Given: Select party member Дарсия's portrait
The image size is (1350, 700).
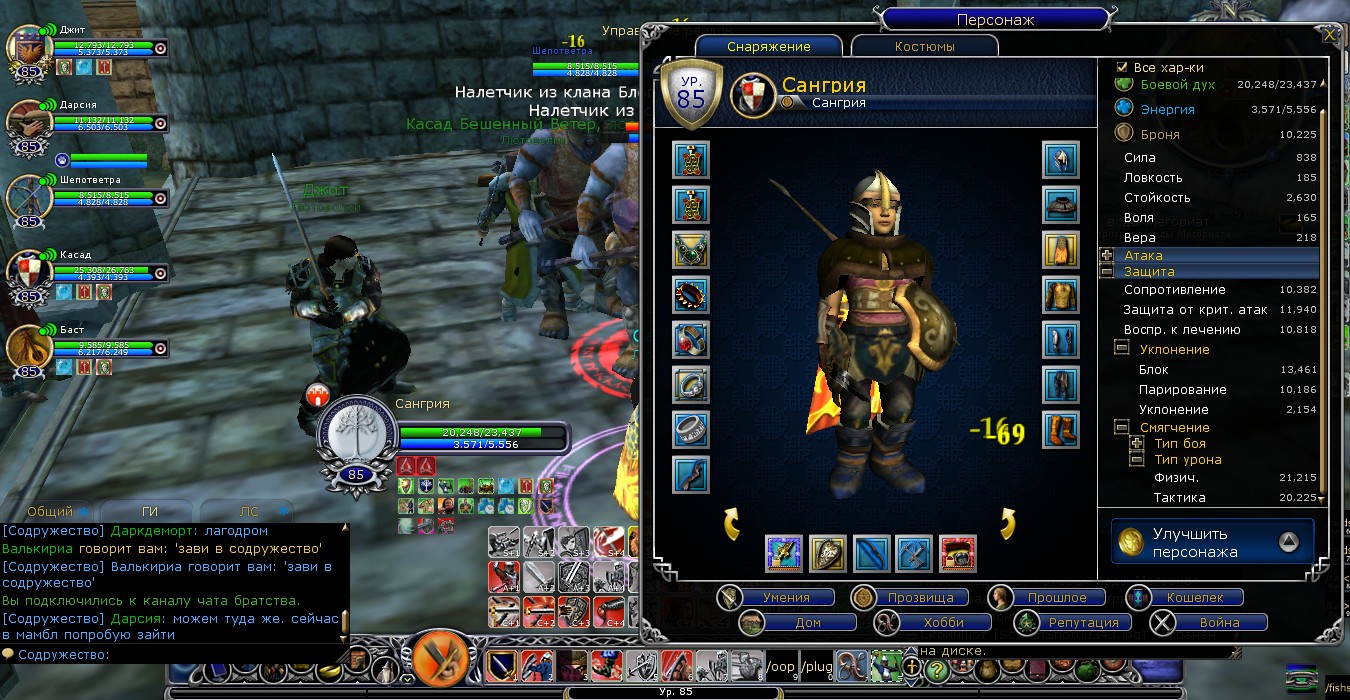Looking at the screenshot, I should point(27,120).
